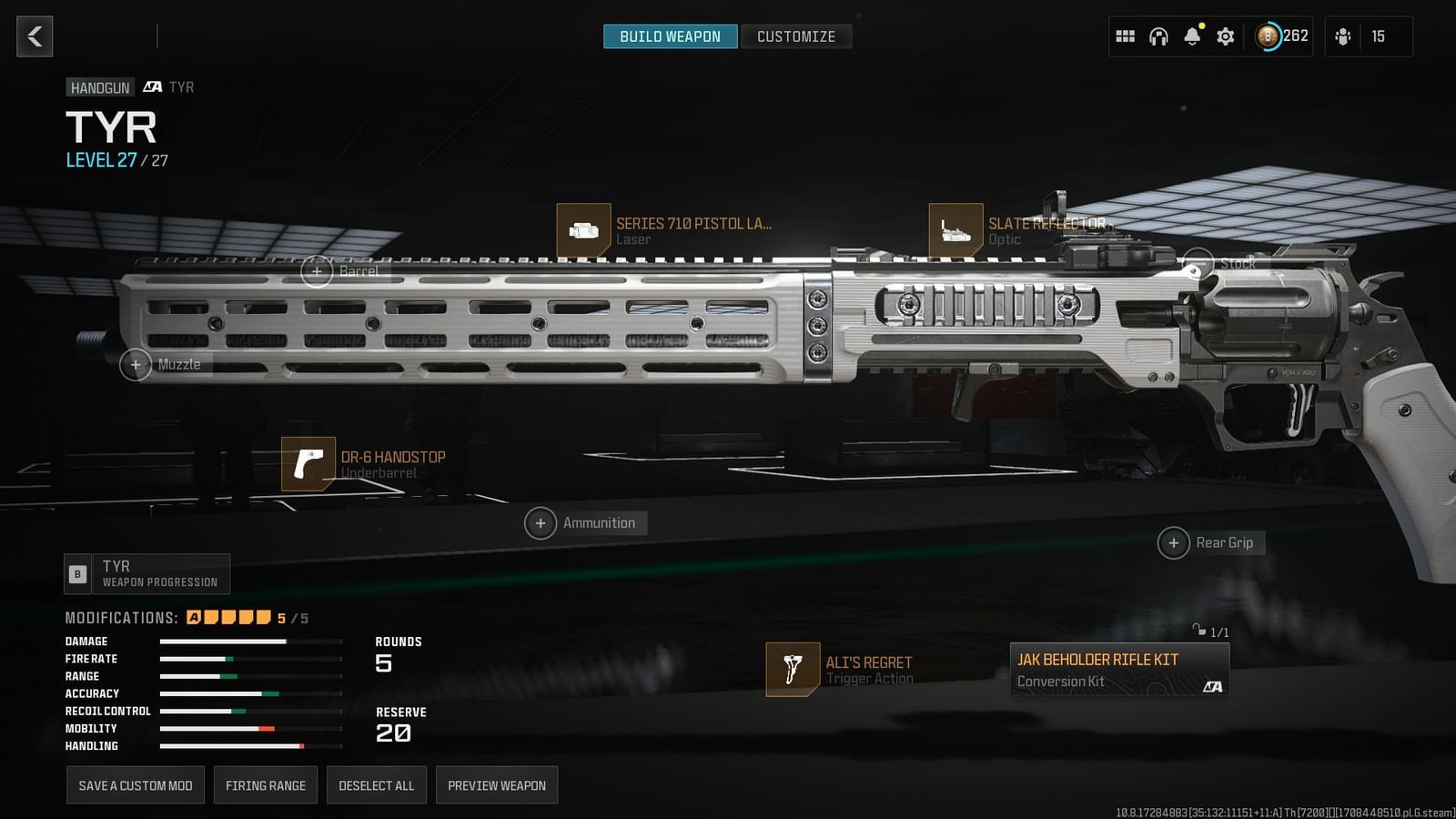Open the Series 710 Pistol Laser attachment
The image size is (1456, 819).
(585, 230)
